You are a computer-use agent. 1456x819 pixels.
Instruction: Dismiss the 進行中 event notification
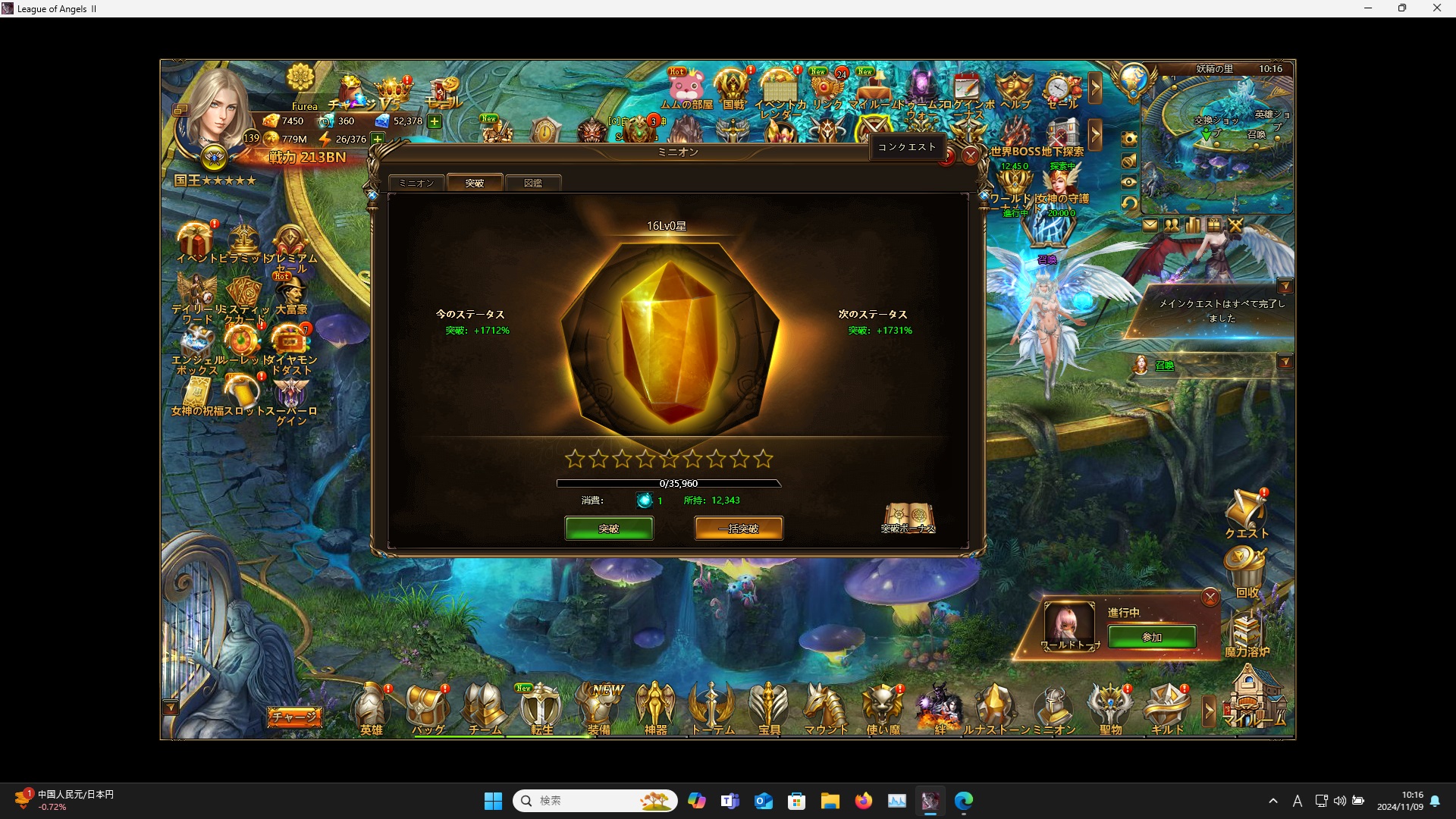pos(1210,598)
